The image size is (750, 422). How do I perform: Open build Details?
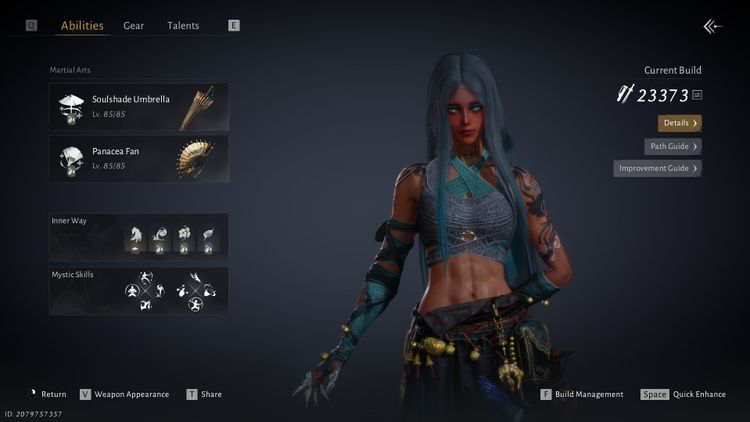point(680,123)
